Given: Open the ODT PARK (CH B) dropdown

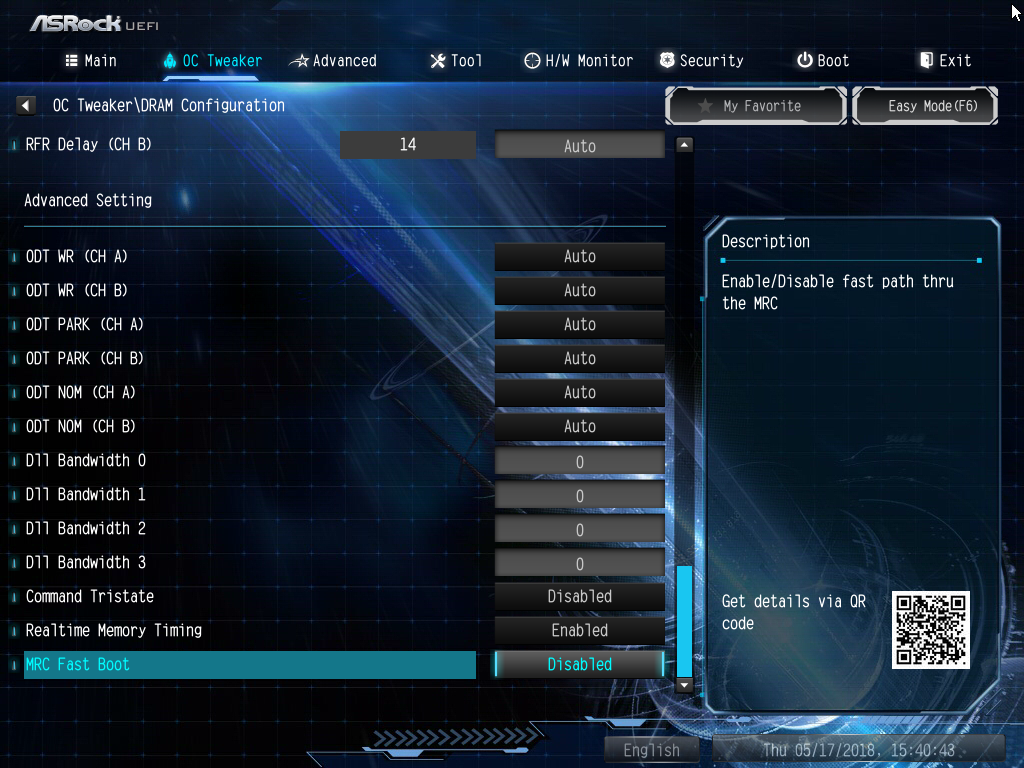Looking at the screenshot, I should pyautogui.click(x=580, y=359).
